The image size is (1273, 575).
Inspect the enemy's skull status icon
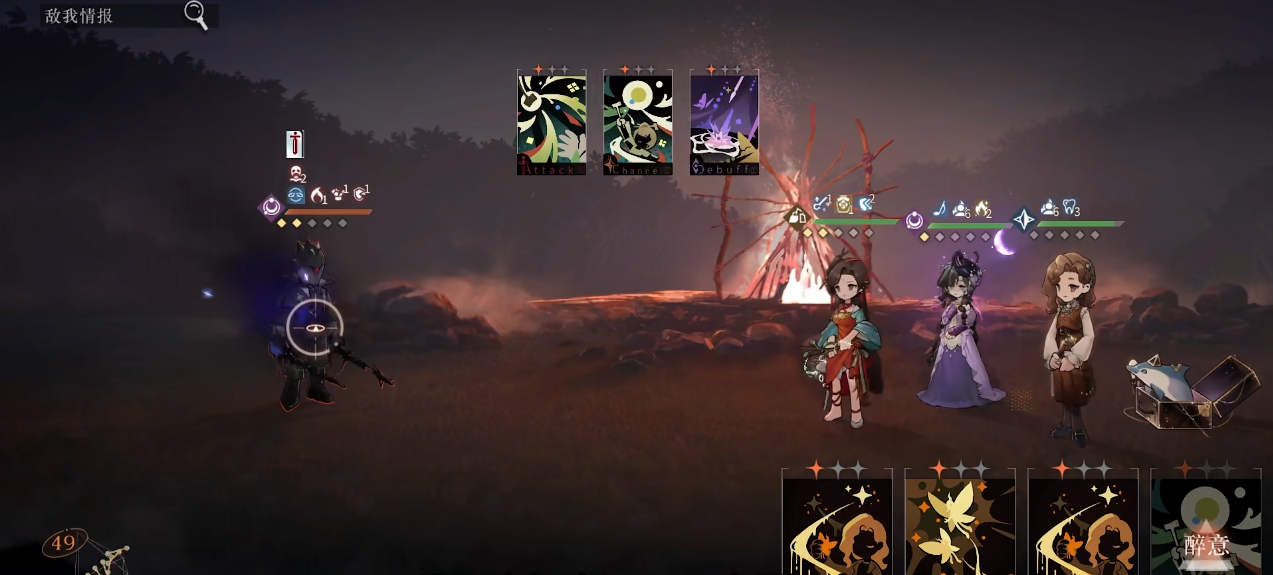tap(296, 174)
